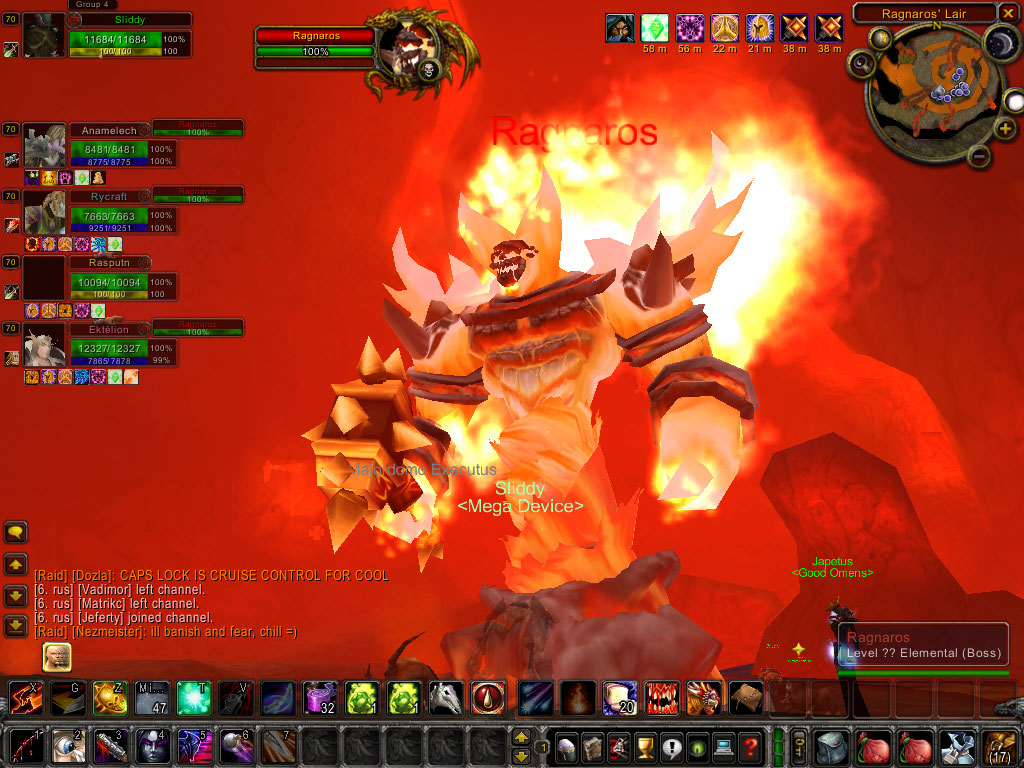The height and width of the screenshot is (768, 1024).
Task: Open the chat speech bubble menu
Action: coord(16,532)
